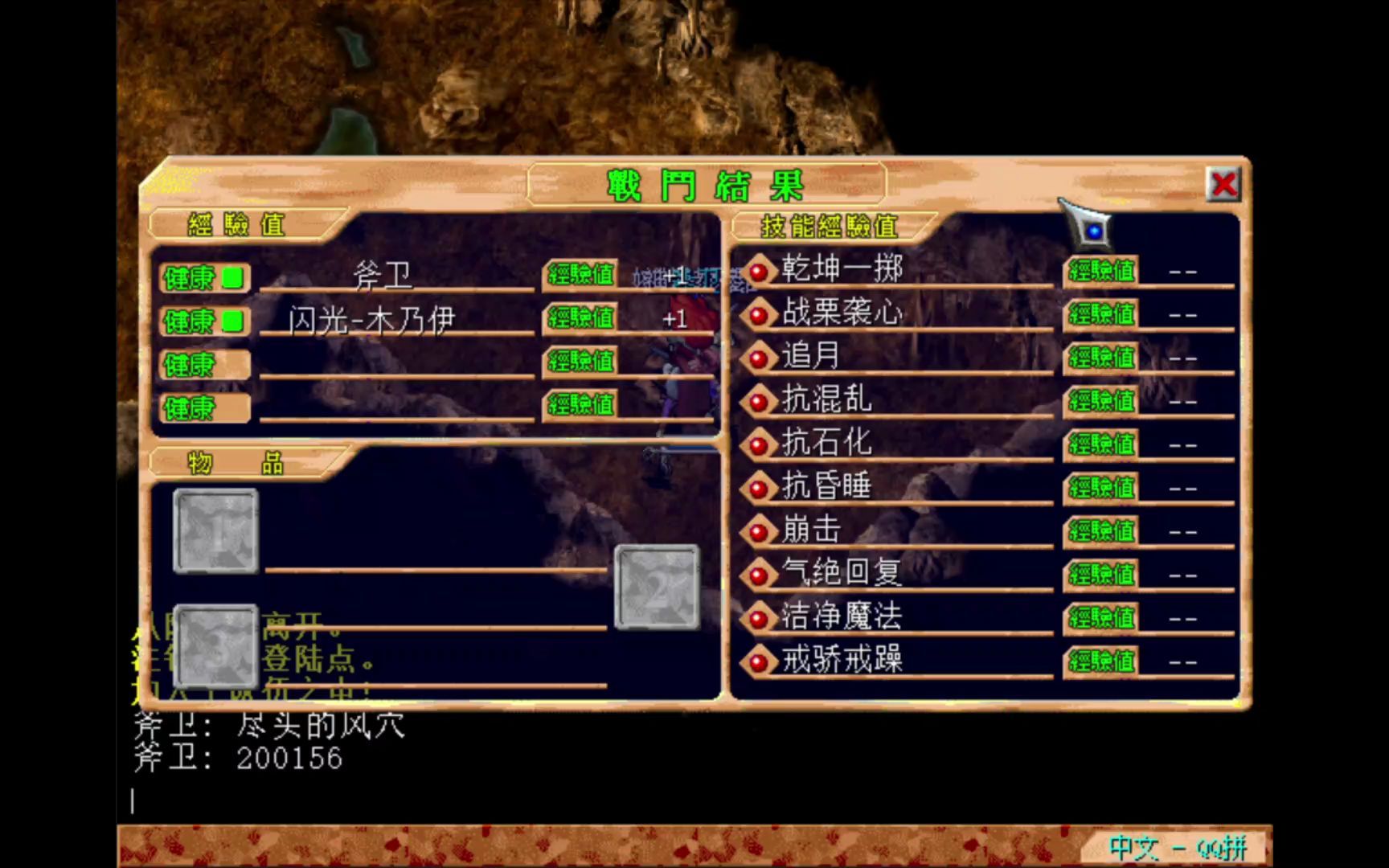Open item slot 1
The width and height of the screenshot is (1389, 868).
pos(215,530)
